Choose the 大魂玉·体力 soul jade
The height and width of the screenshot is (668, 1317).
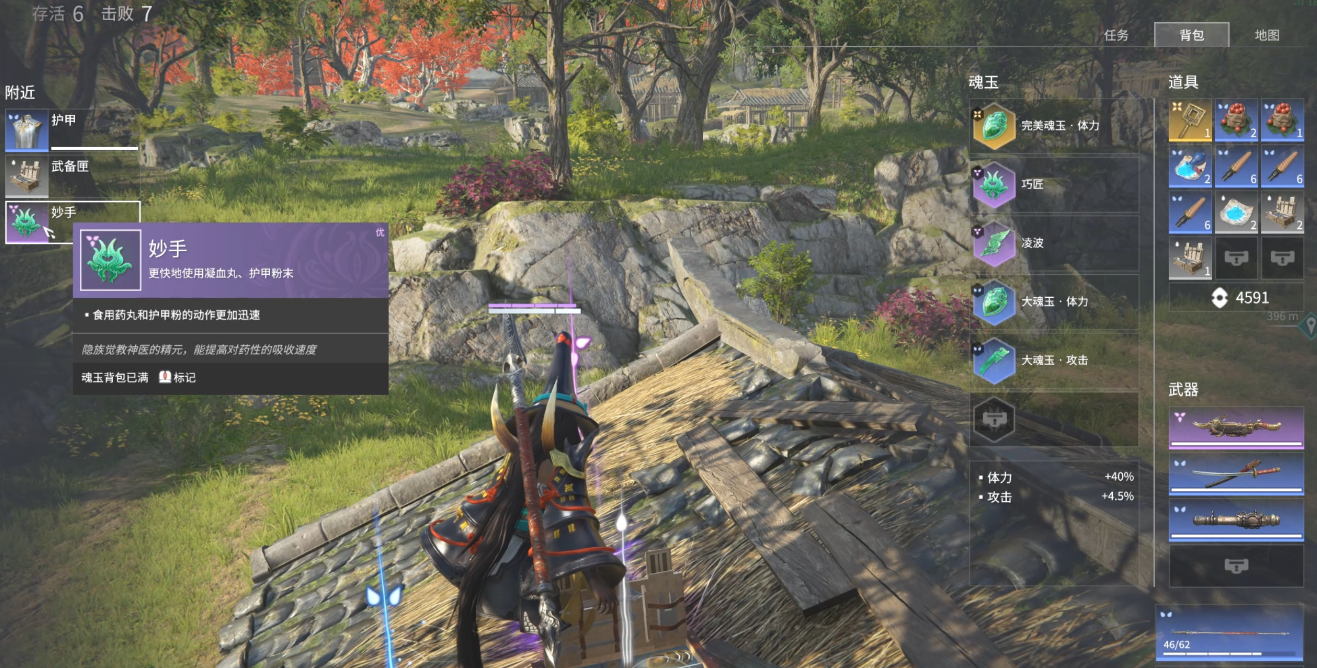pos(1054,301)
